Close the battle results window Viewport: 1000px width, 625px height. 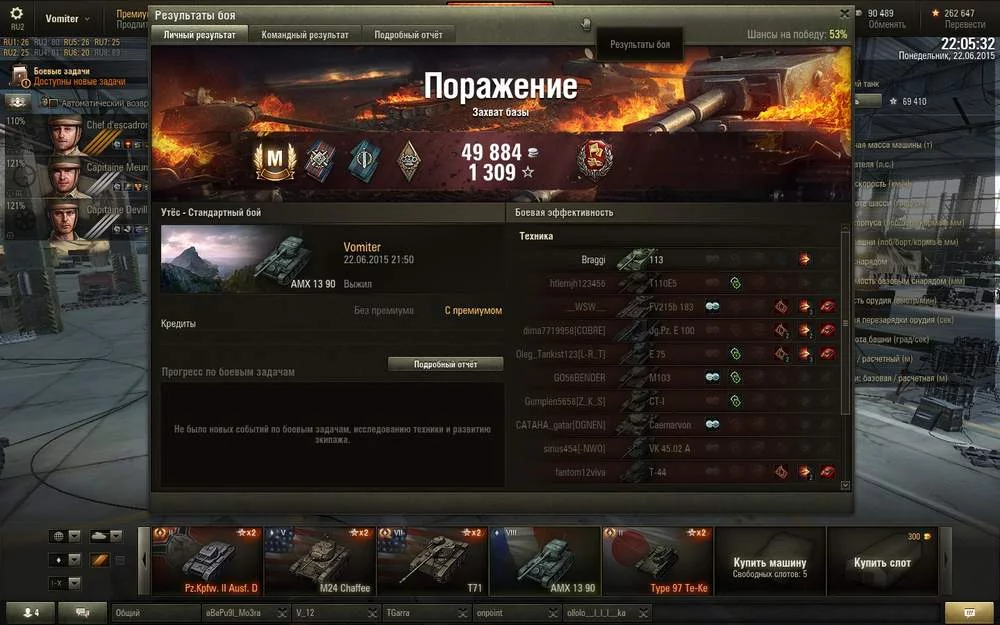click(844, 14)
